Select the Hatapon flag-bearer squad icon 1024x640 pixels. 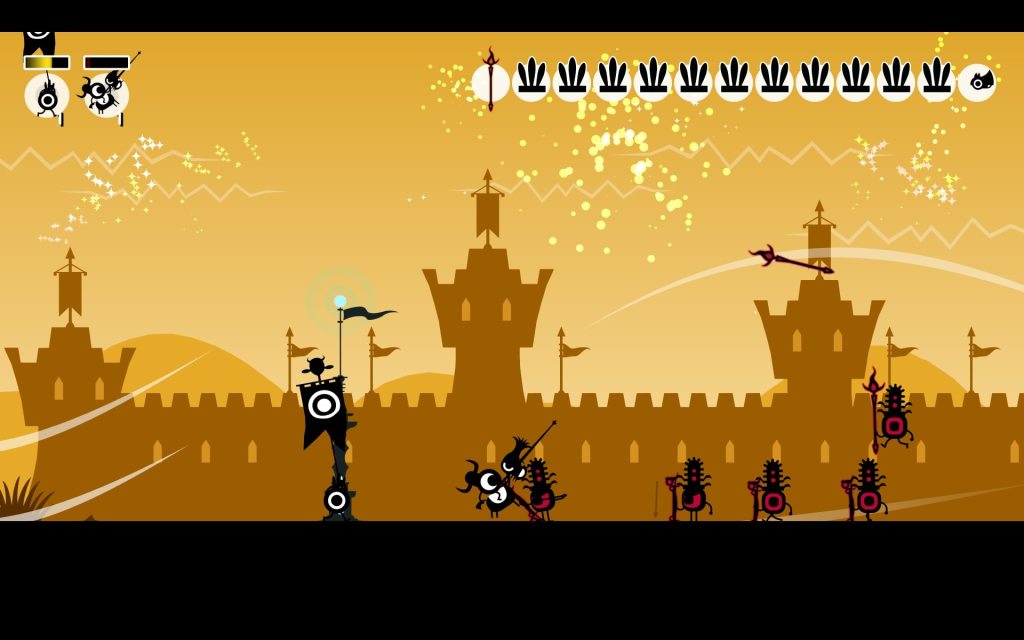47,96
